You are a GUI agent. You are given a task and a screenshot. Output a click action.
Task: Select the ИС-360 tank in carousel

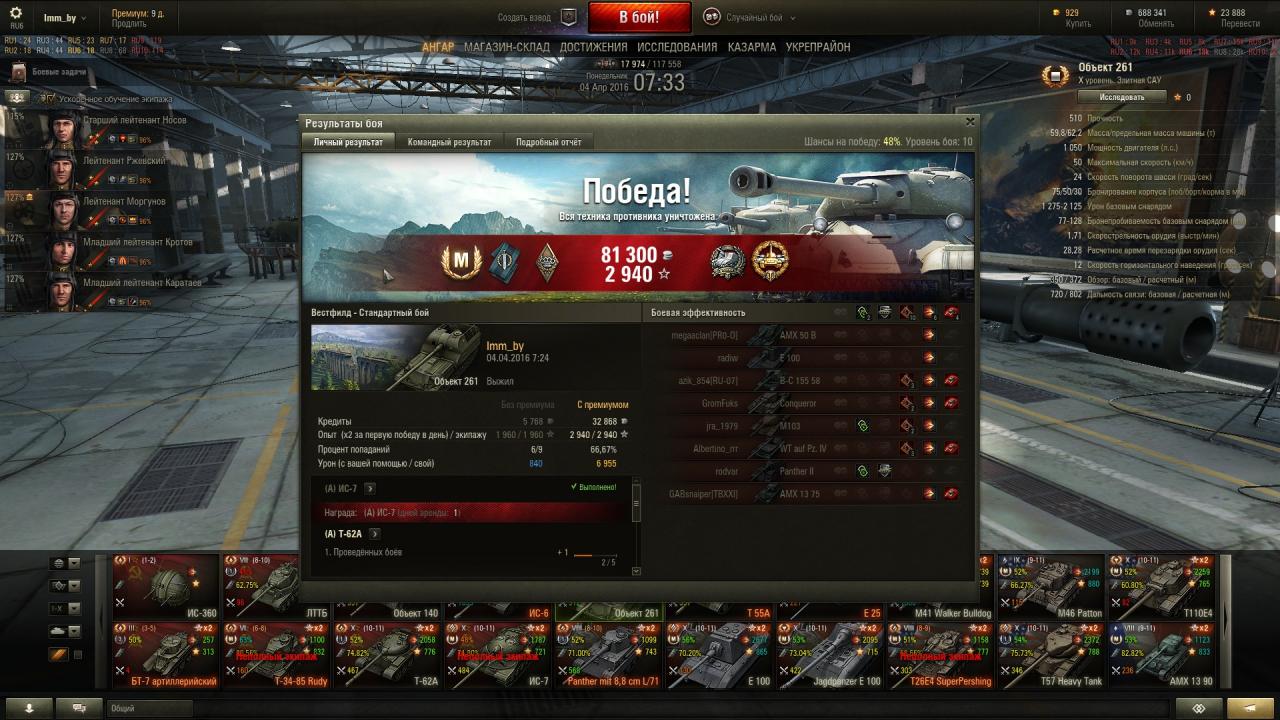point(165,586)
